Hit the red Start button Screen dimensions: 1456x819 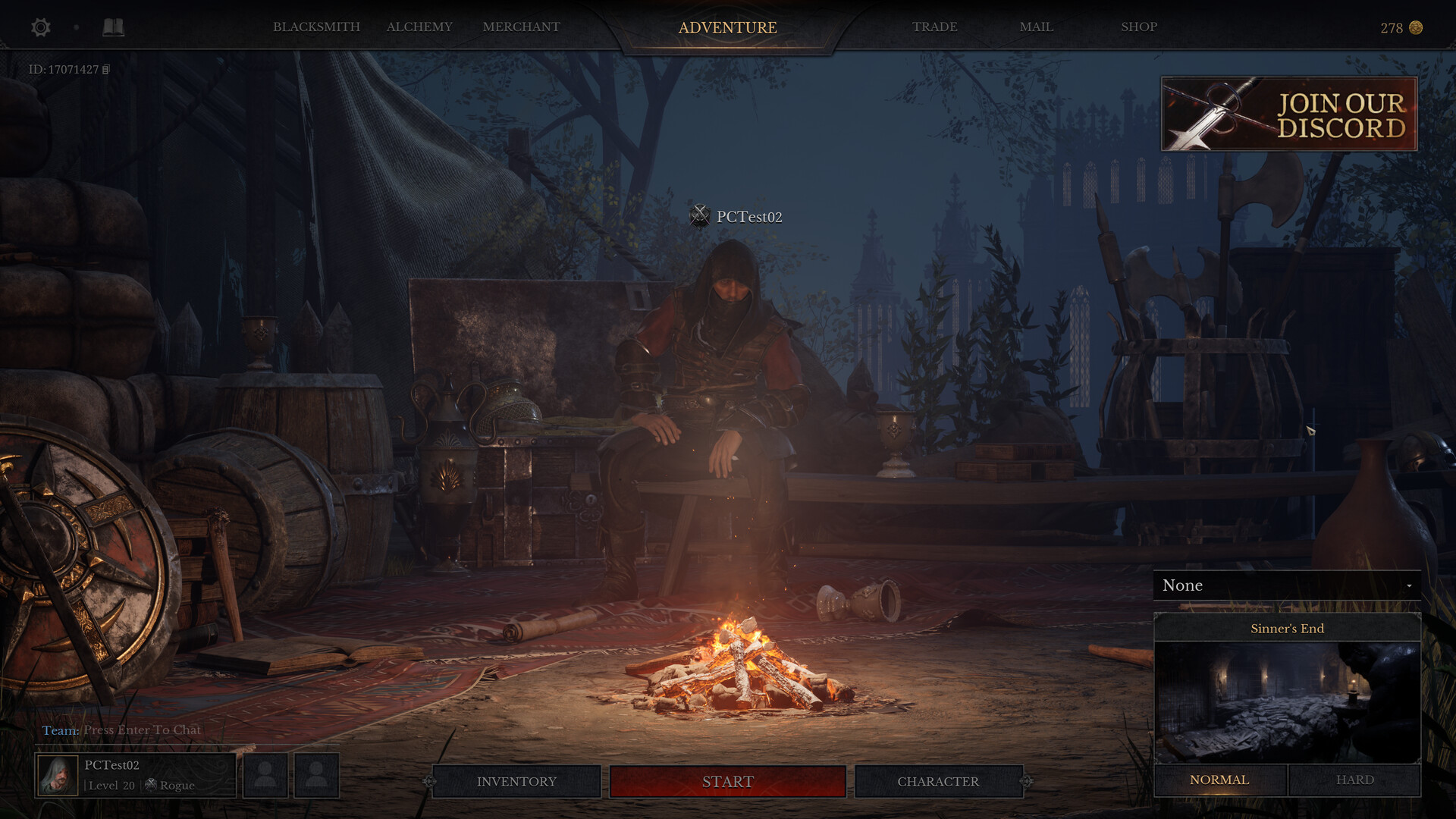tap(727, 782)
